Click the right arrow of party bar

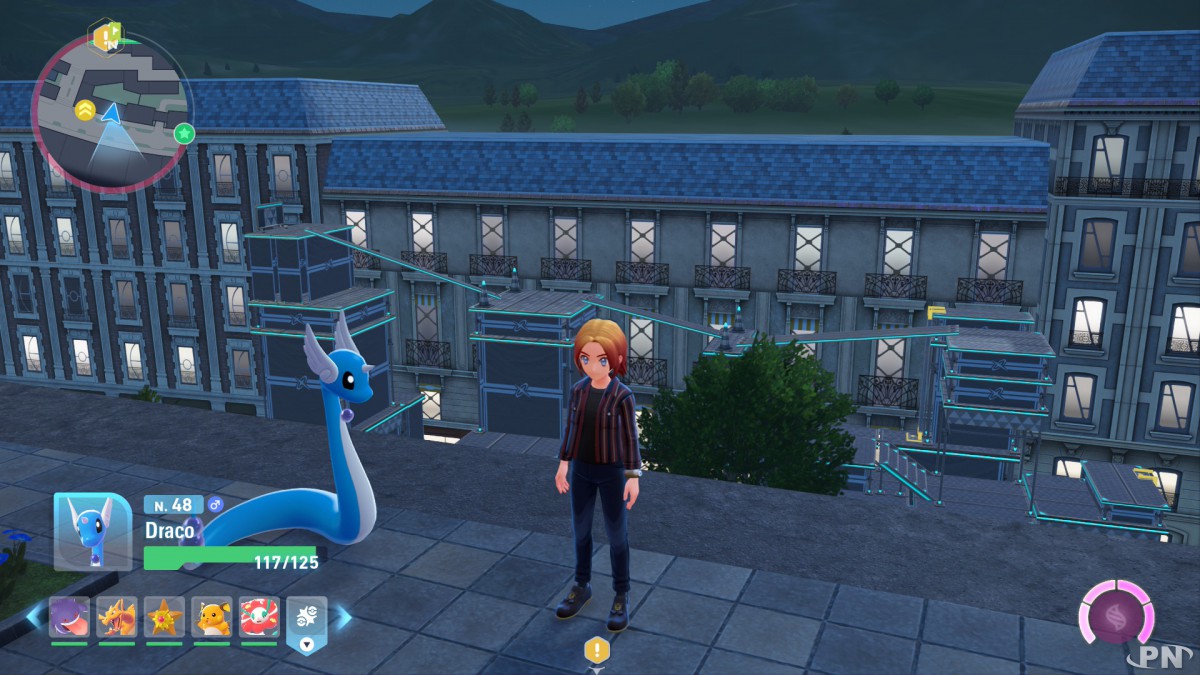click(x=343, y=618)
